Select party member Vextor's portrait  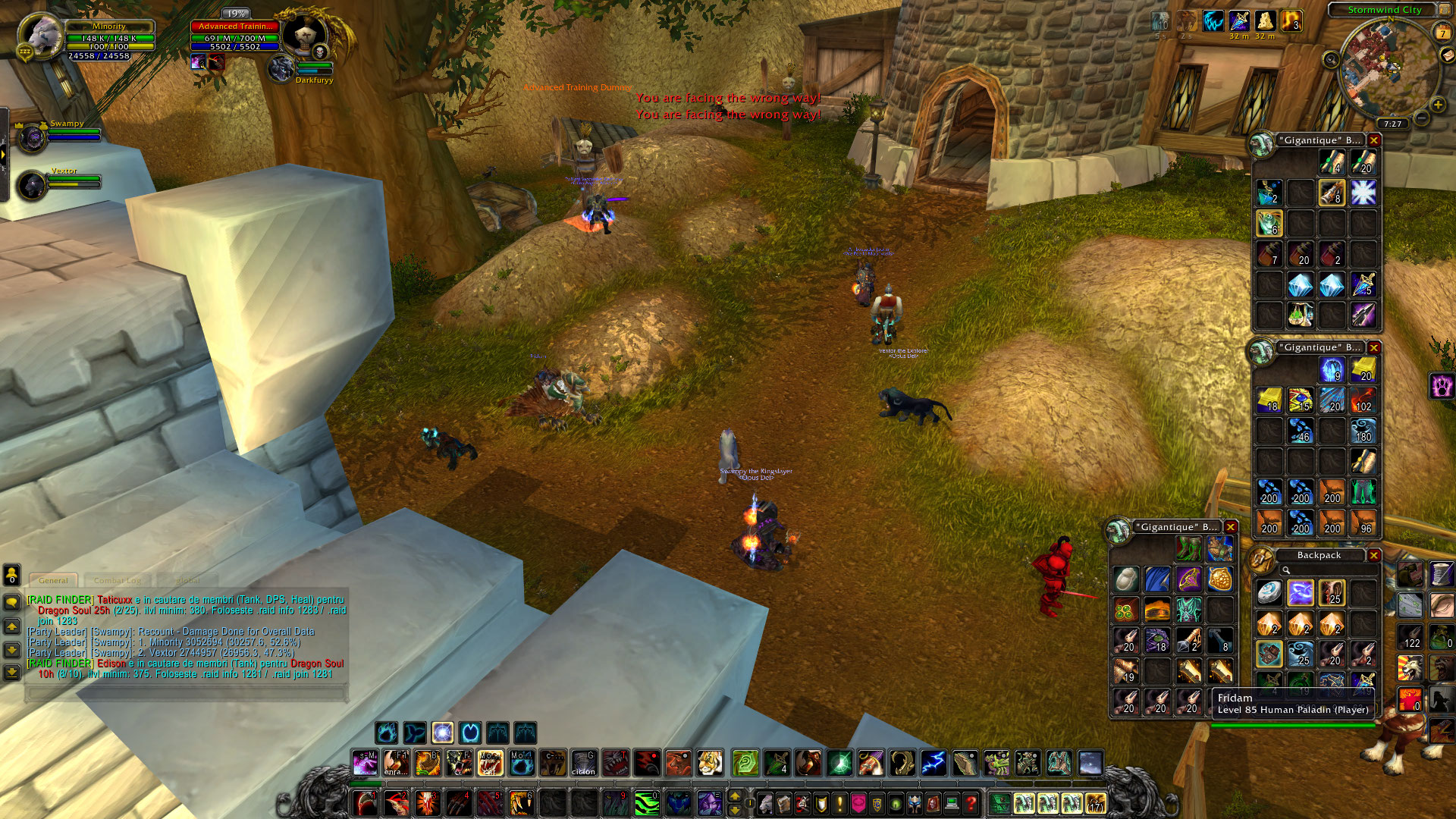(x=32, y=186)
